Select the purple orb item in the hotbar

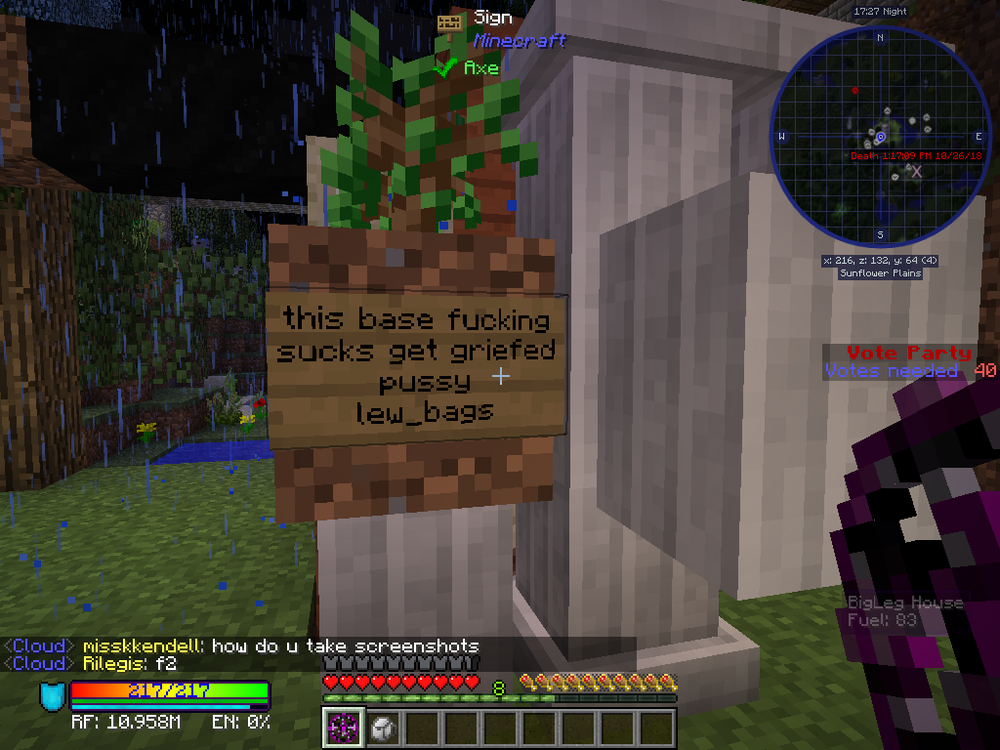click(342, 728)
